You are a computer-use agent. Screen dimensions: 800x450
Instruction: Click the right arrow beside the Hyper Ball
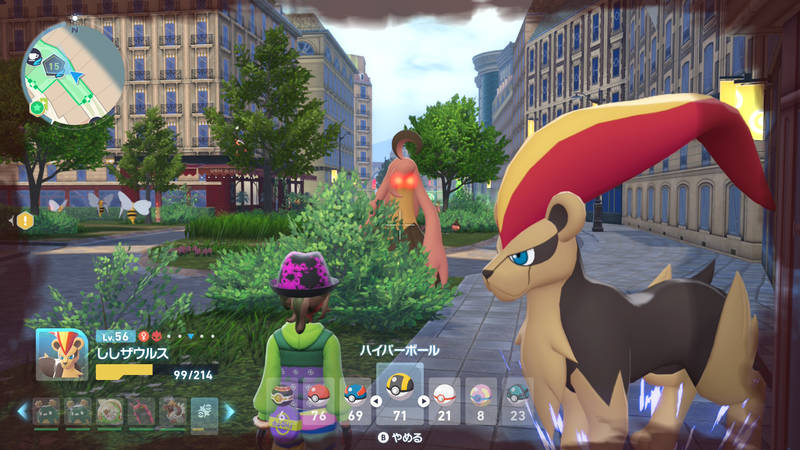point(423,401)
